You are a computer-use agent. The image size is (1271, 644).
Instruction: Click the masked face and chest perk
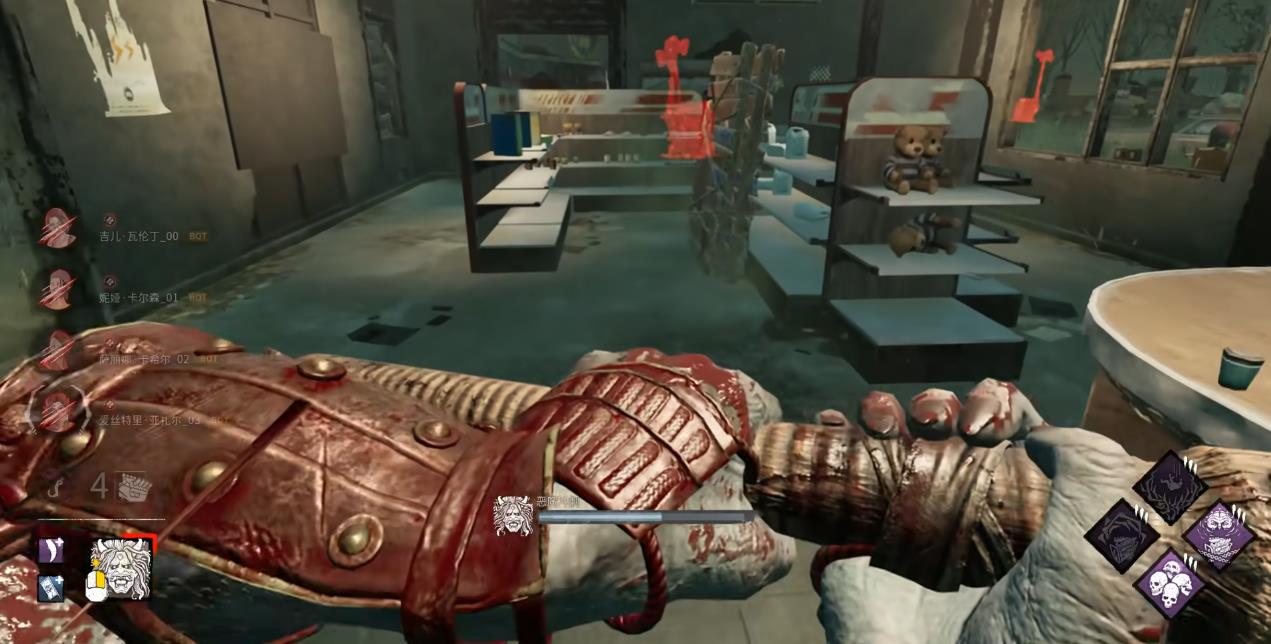tap(1218, 535)
